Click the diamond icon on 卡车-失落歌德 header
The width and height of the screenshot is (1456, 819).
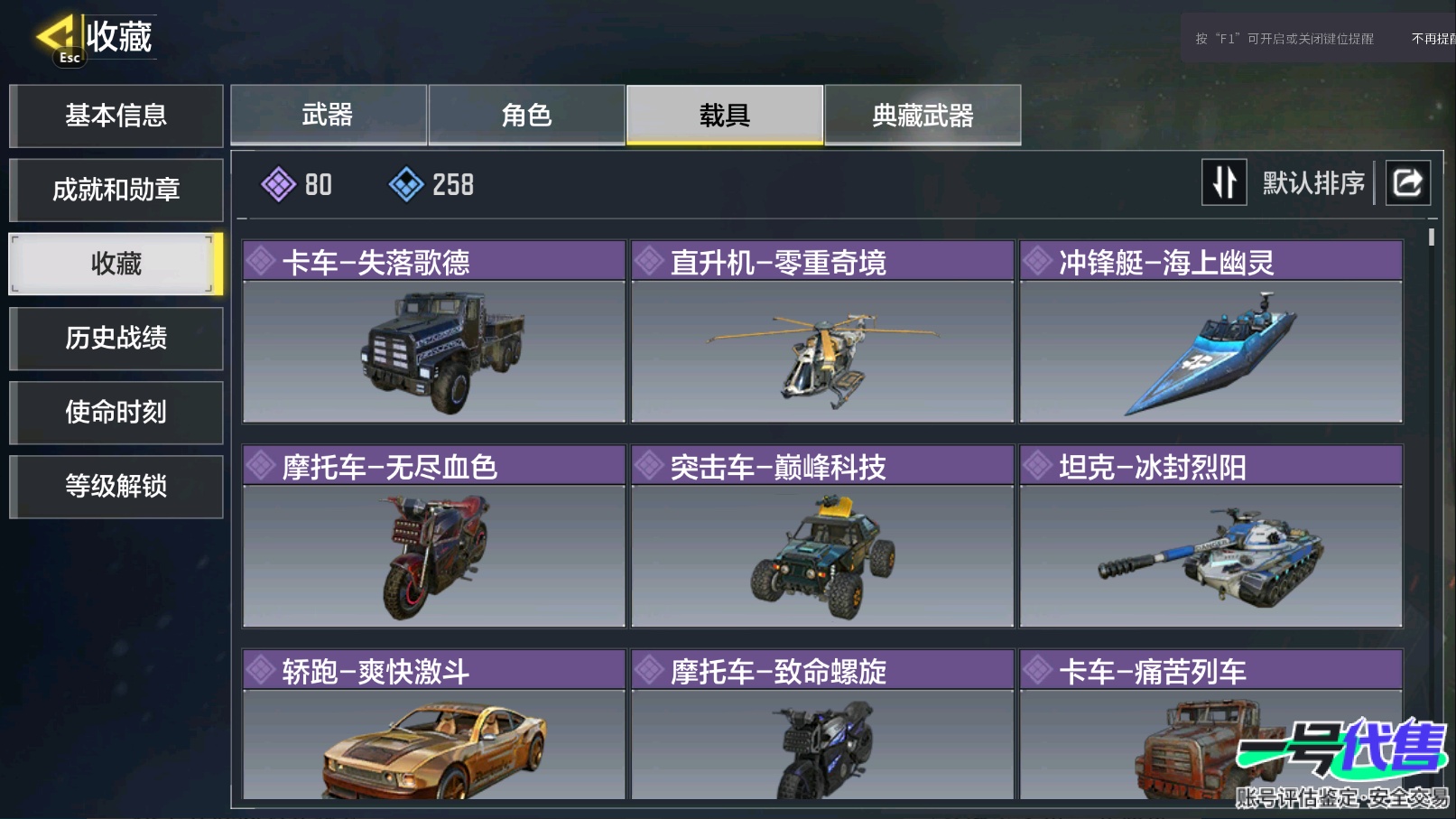point(261,261)
